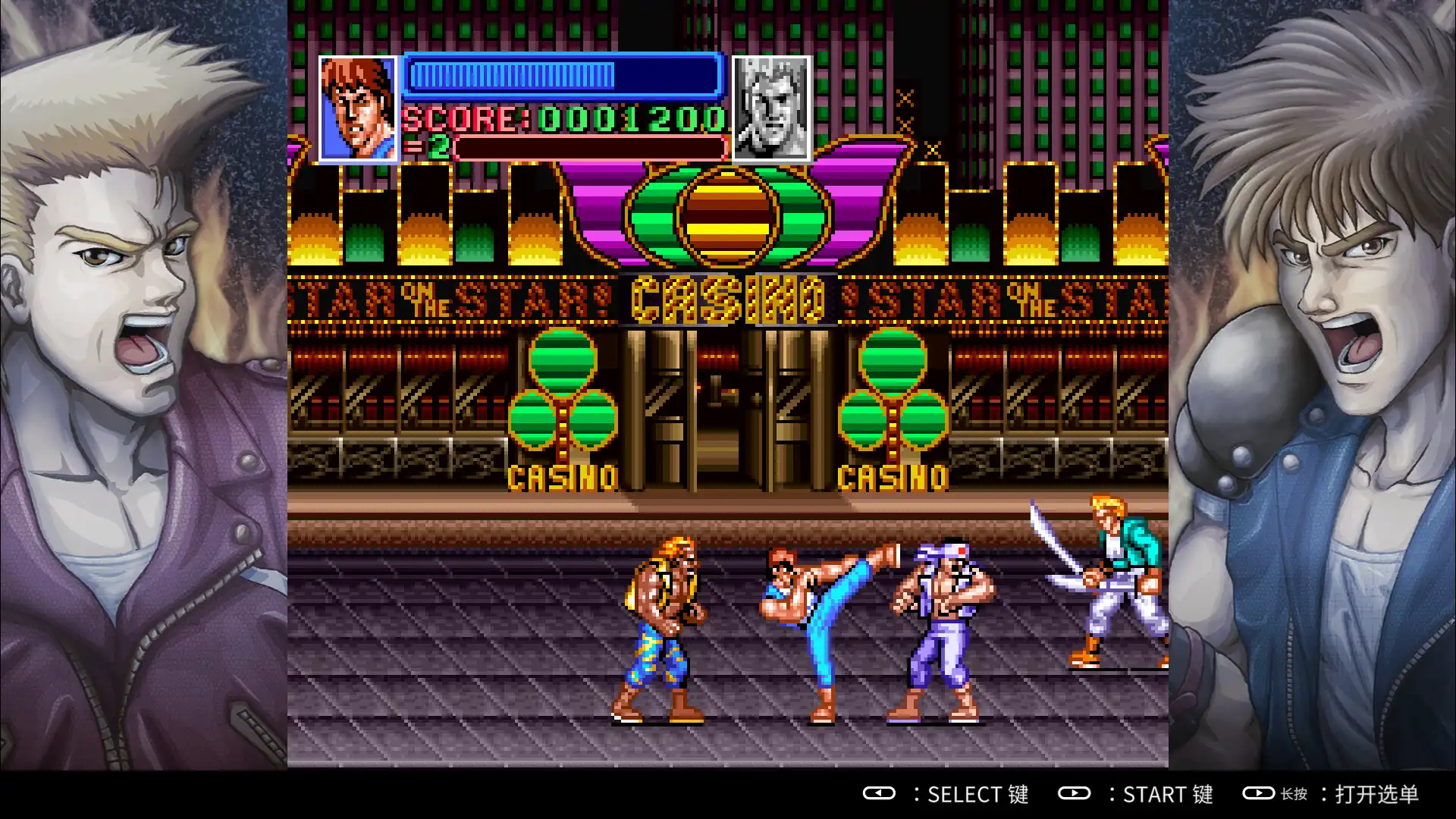Click the empty enemy health bar below the score

pos(591,147)
